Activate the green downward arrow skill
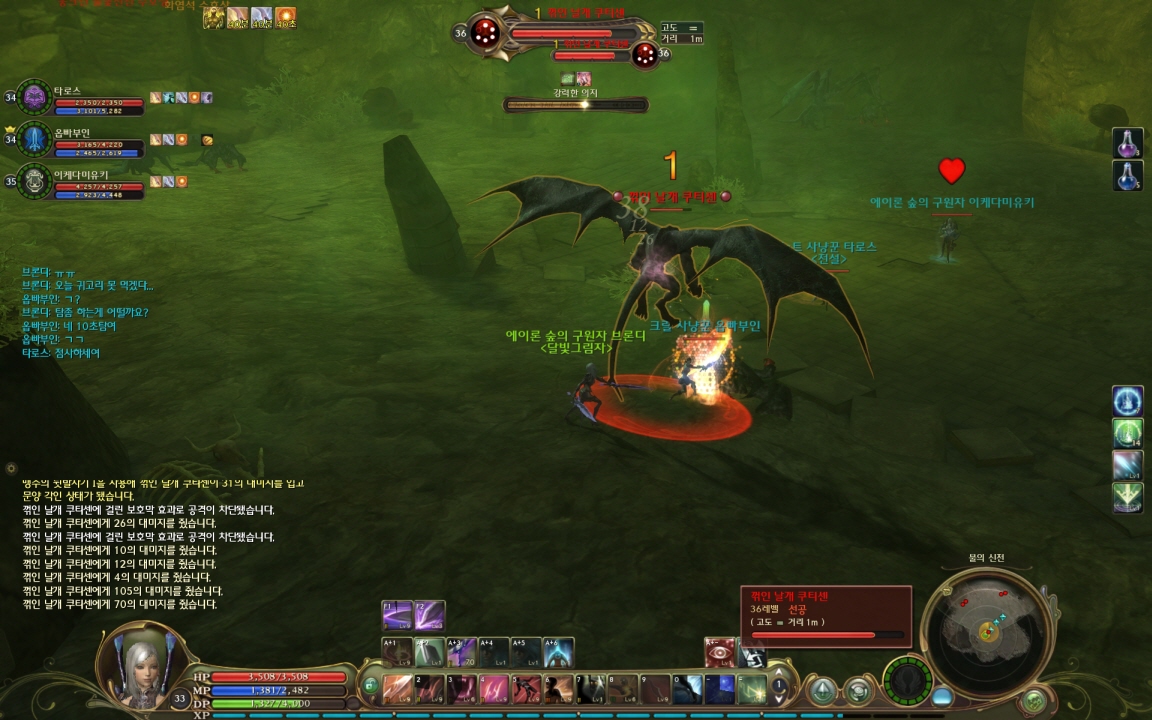 [1128, 497]
